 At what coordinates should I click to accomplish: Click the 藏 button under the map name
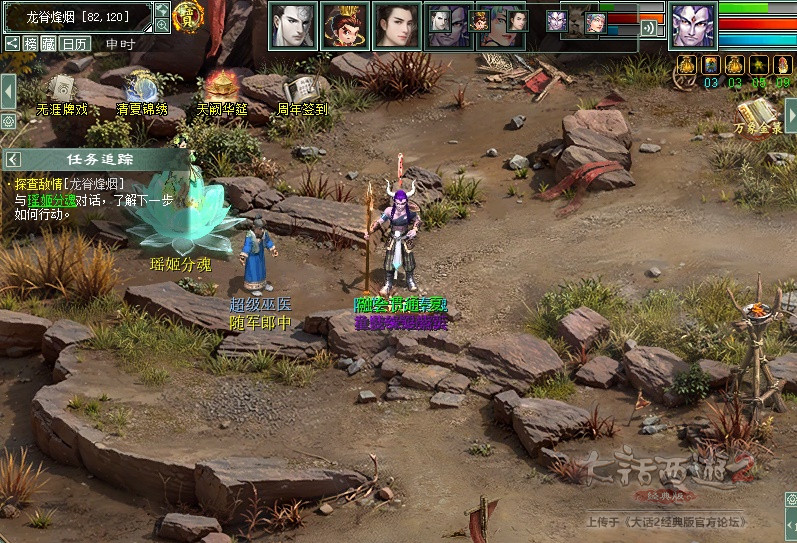click(47, 44)
